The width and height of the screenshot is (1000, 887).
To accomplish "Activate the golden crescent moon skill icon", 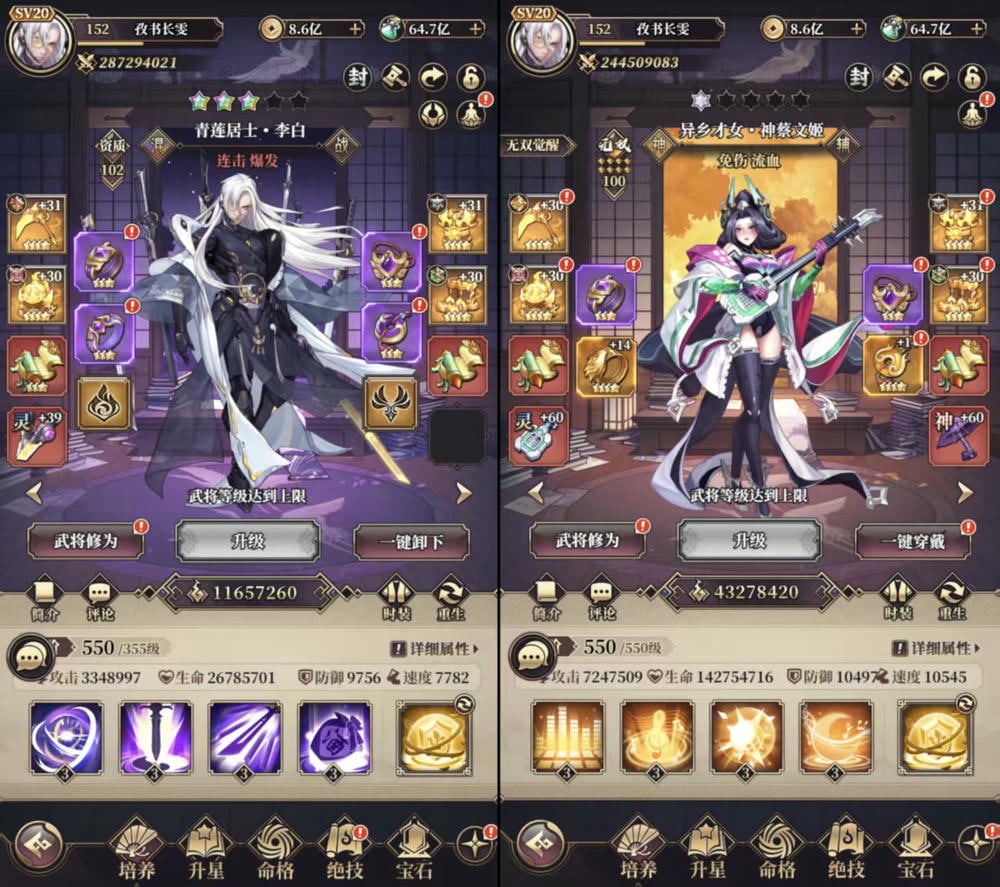I will tap(835, 737).
